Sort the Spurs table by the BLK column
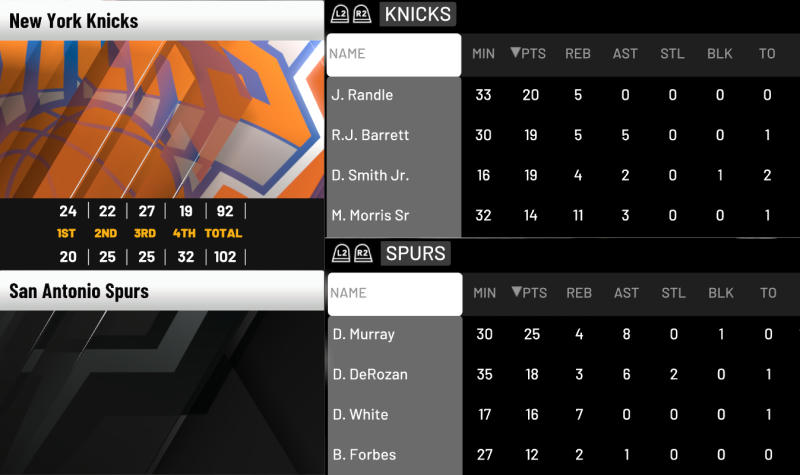This screenshot has height=475, width=800. pos(720,293)
